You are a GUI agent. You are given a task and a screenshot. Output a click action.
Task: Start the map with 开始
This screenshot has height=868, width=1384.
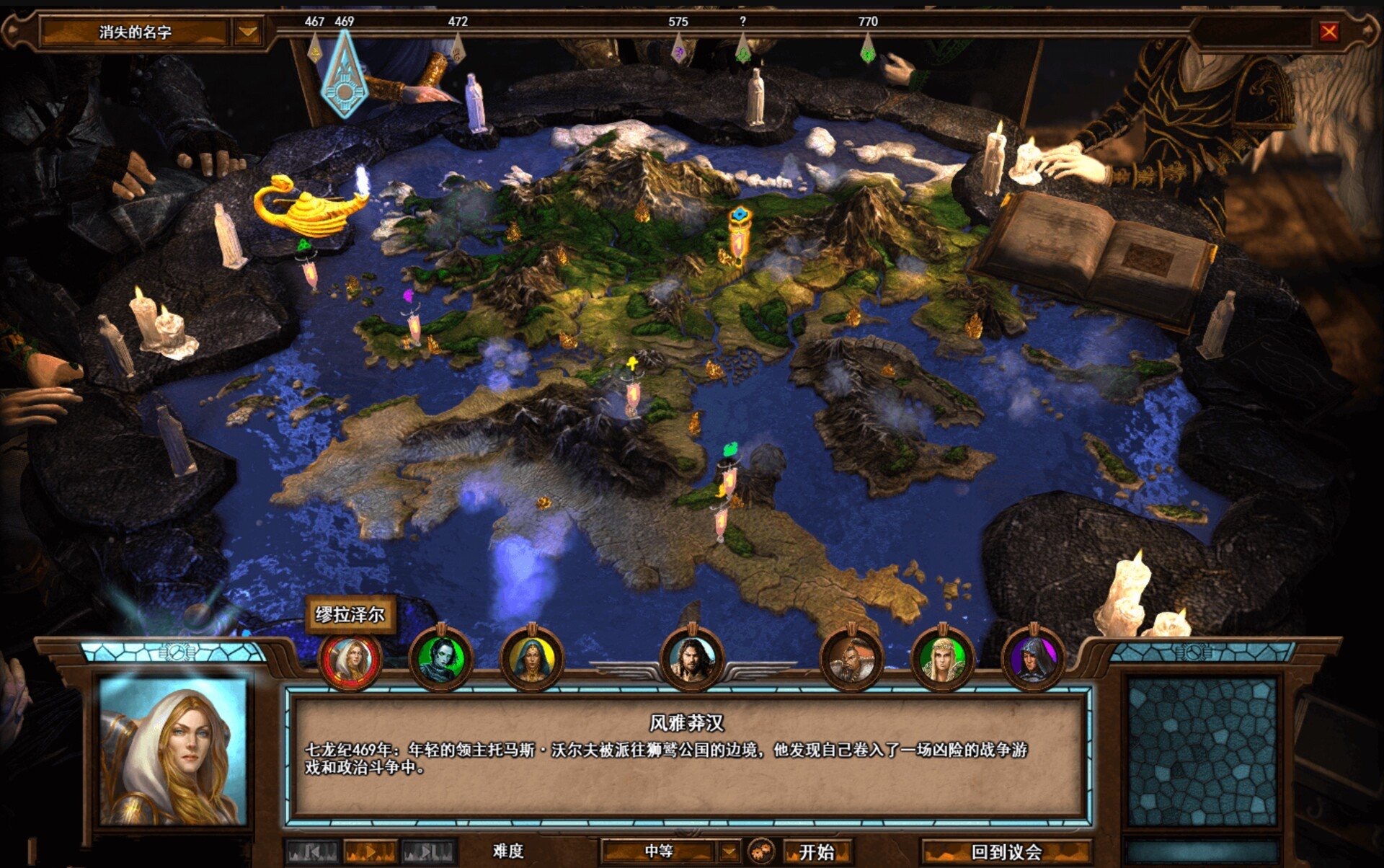(x=817, y=852)
